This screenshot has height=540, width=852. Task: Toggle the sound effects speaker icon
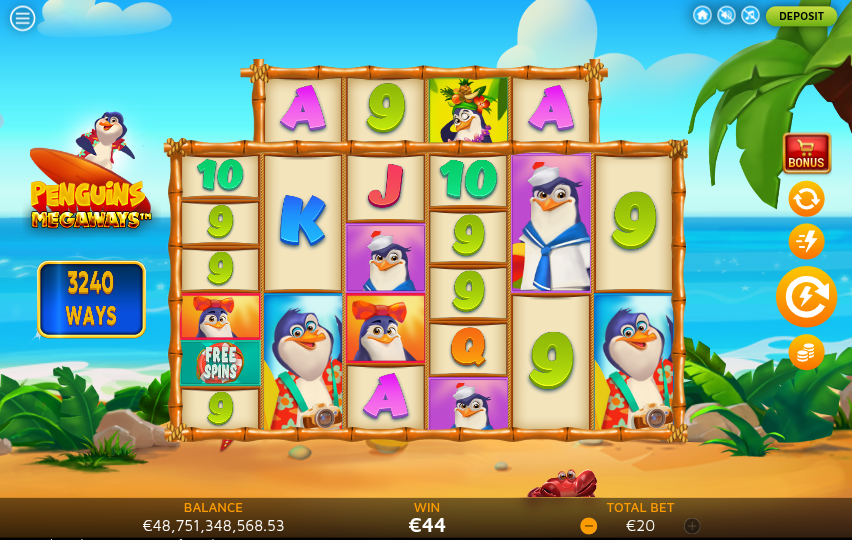pyautogui.click(x=726, y=16)
